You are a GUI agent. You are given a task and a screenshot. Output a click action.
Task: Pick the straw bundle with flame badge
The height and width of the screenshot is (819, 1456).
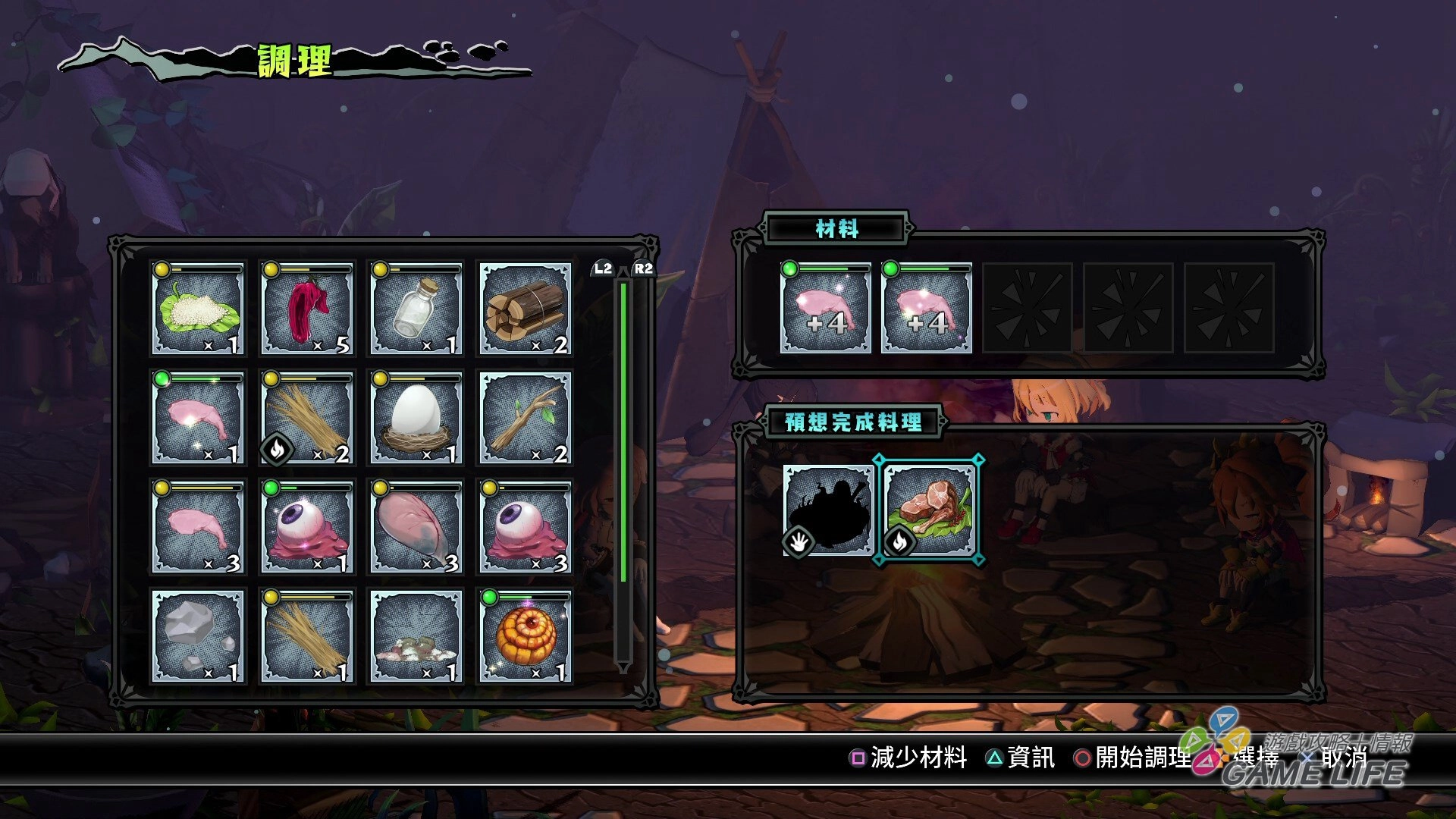coord(307,418)
